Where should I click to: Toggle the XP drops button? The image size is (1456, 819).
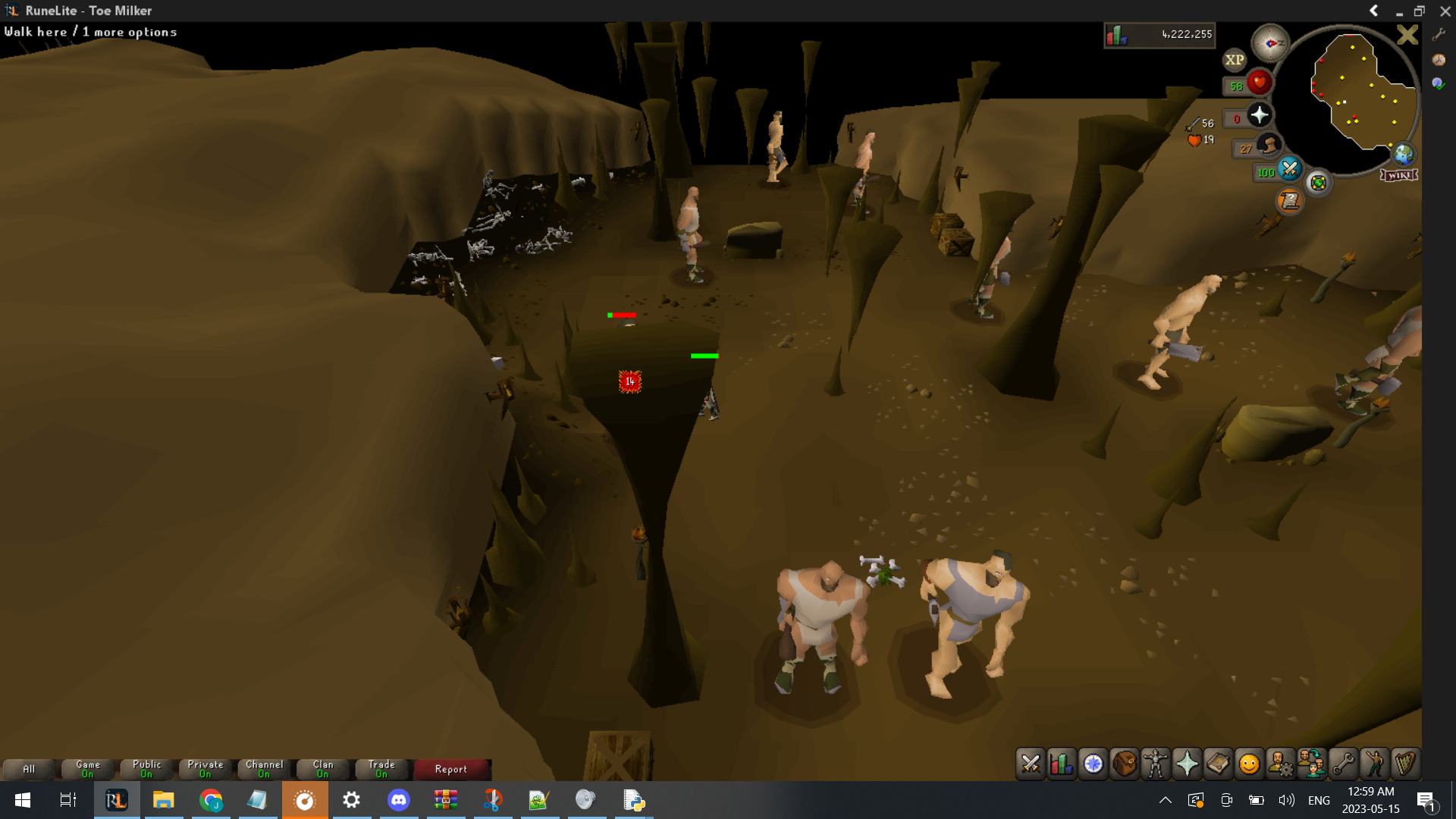[1235, 60]
